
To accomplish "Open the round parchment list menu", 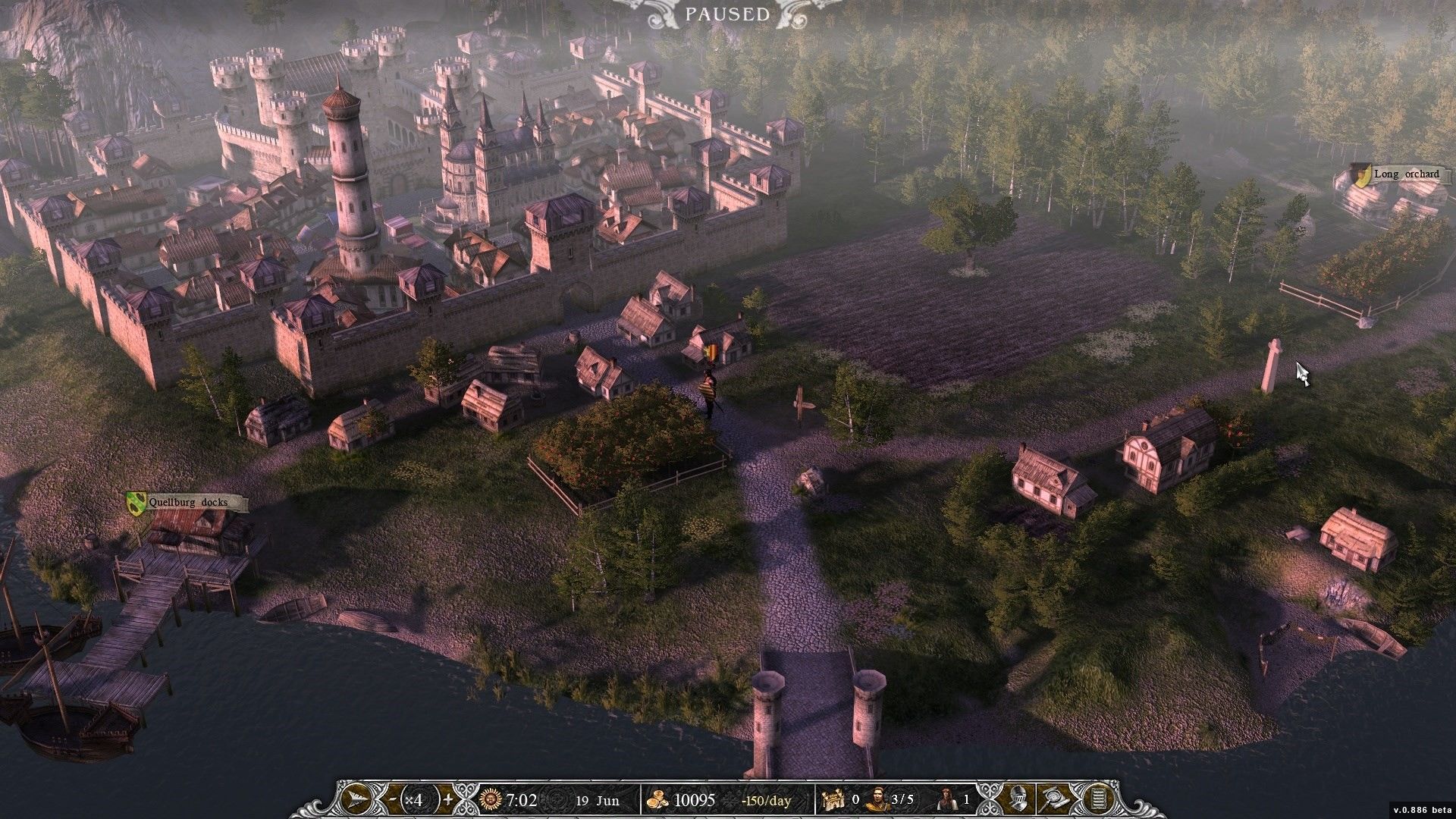I will click(x=1094, y=799).
